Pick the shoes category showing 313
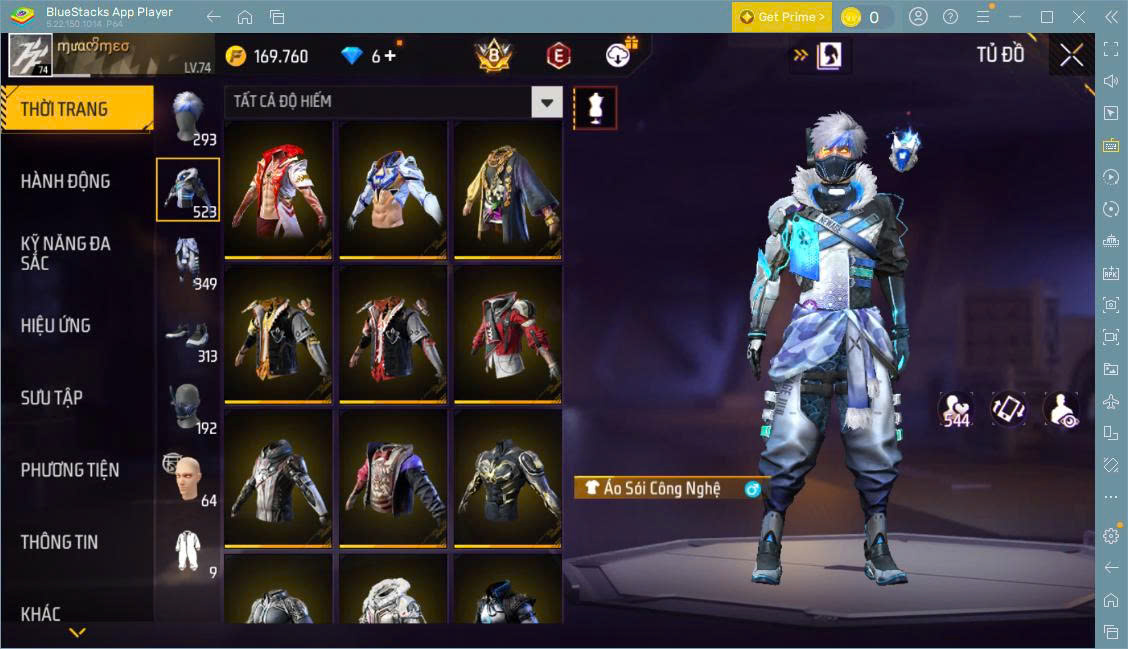The image size is (1128, 649). (x=188, y=335)
